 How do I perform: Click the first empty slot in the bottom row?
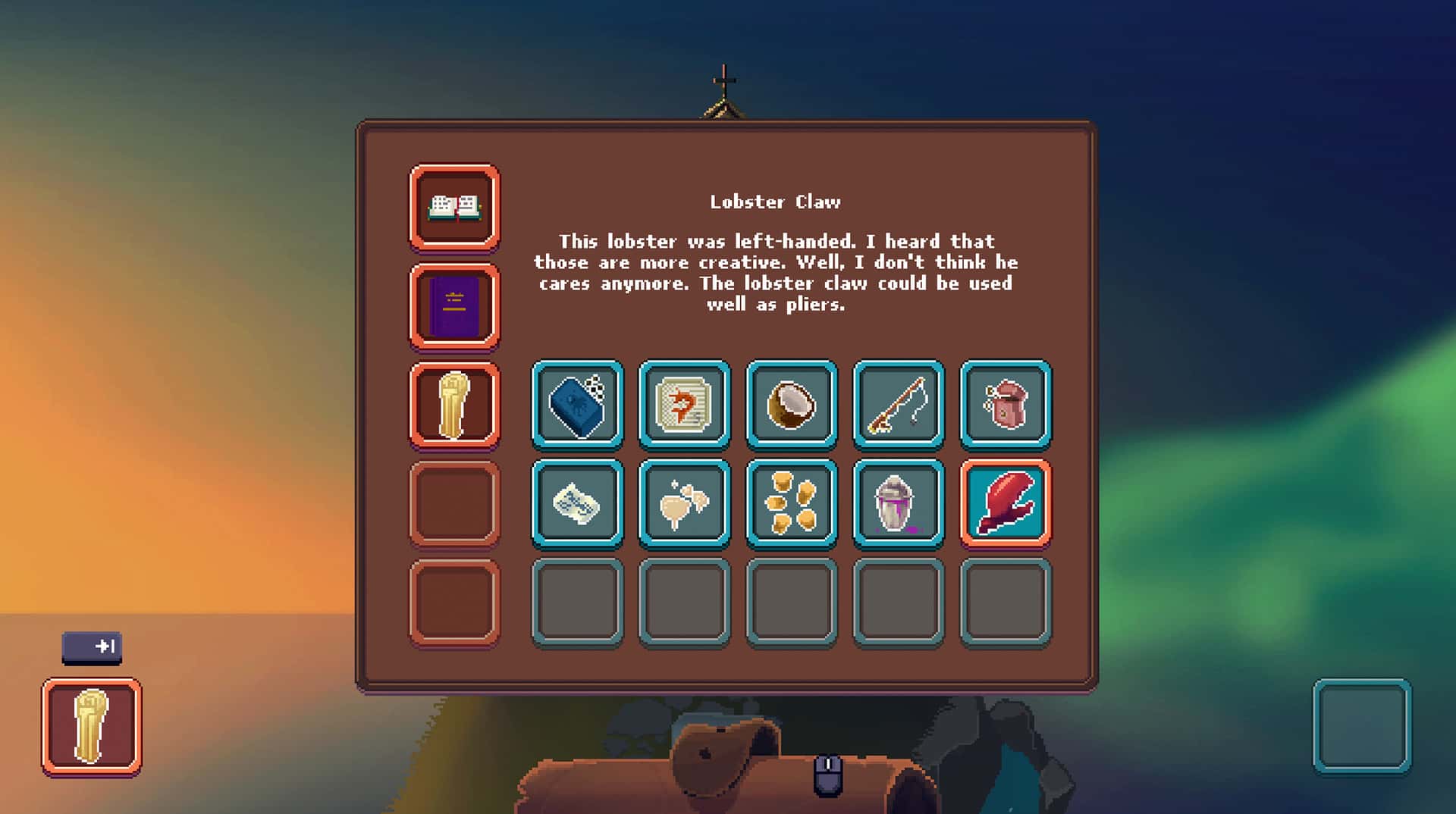577,603
